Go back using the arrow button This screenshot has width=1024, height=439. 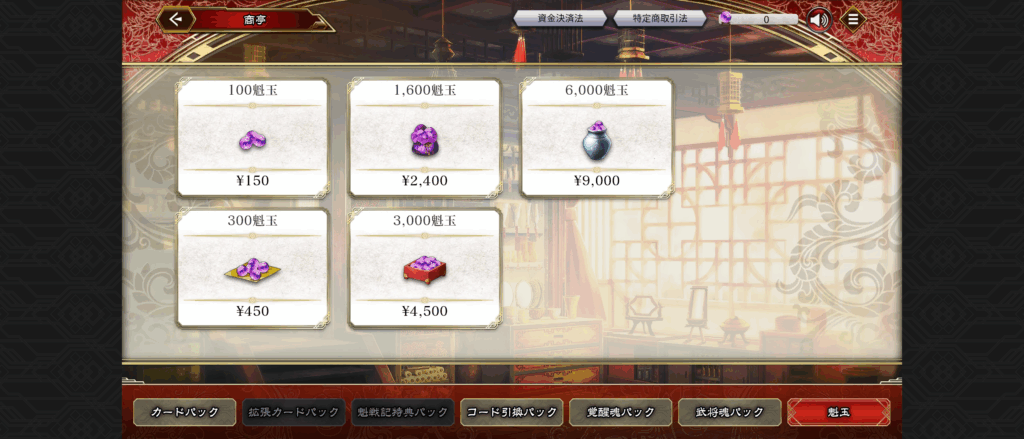(x=176, y=19)
